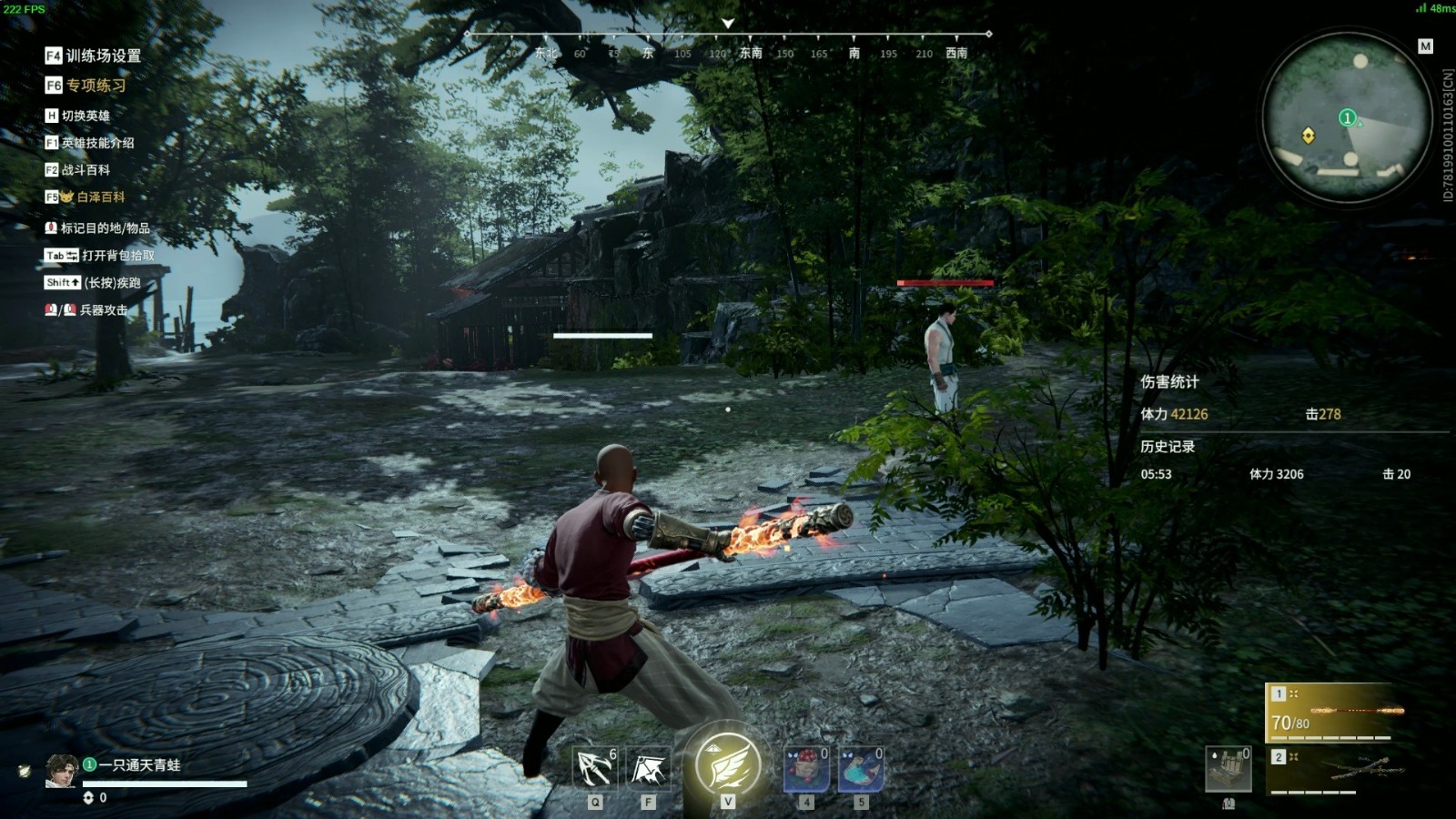
Task: Choose the 切换英雄 switch hero option
Action: [78, 116]
